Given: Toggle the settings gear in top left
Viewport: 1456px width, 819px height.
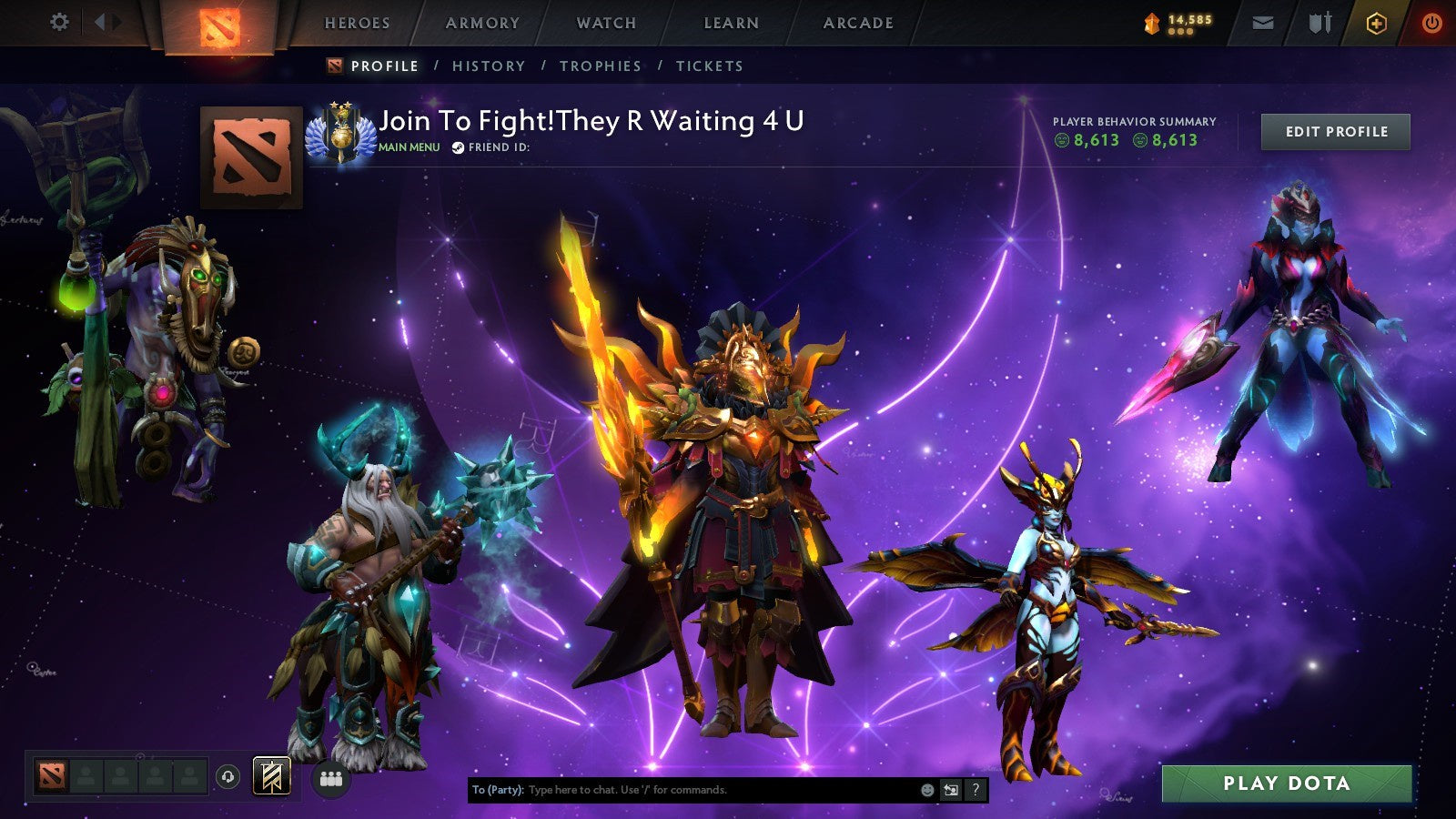Looking at the screenshot, I should 60,20.
